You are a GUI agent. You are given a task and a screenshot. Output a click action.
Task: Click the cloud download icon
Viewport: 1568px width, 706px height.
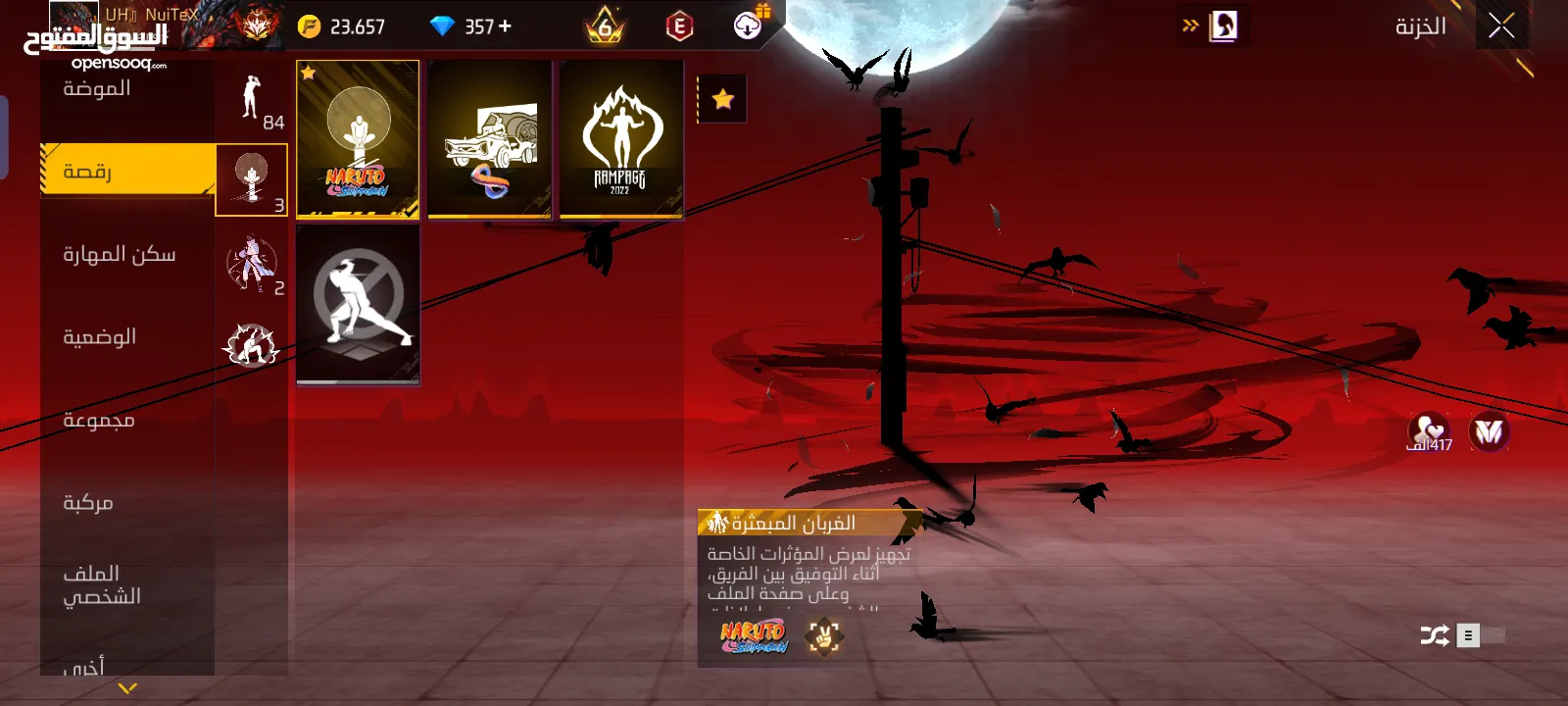tap(749, 25)
